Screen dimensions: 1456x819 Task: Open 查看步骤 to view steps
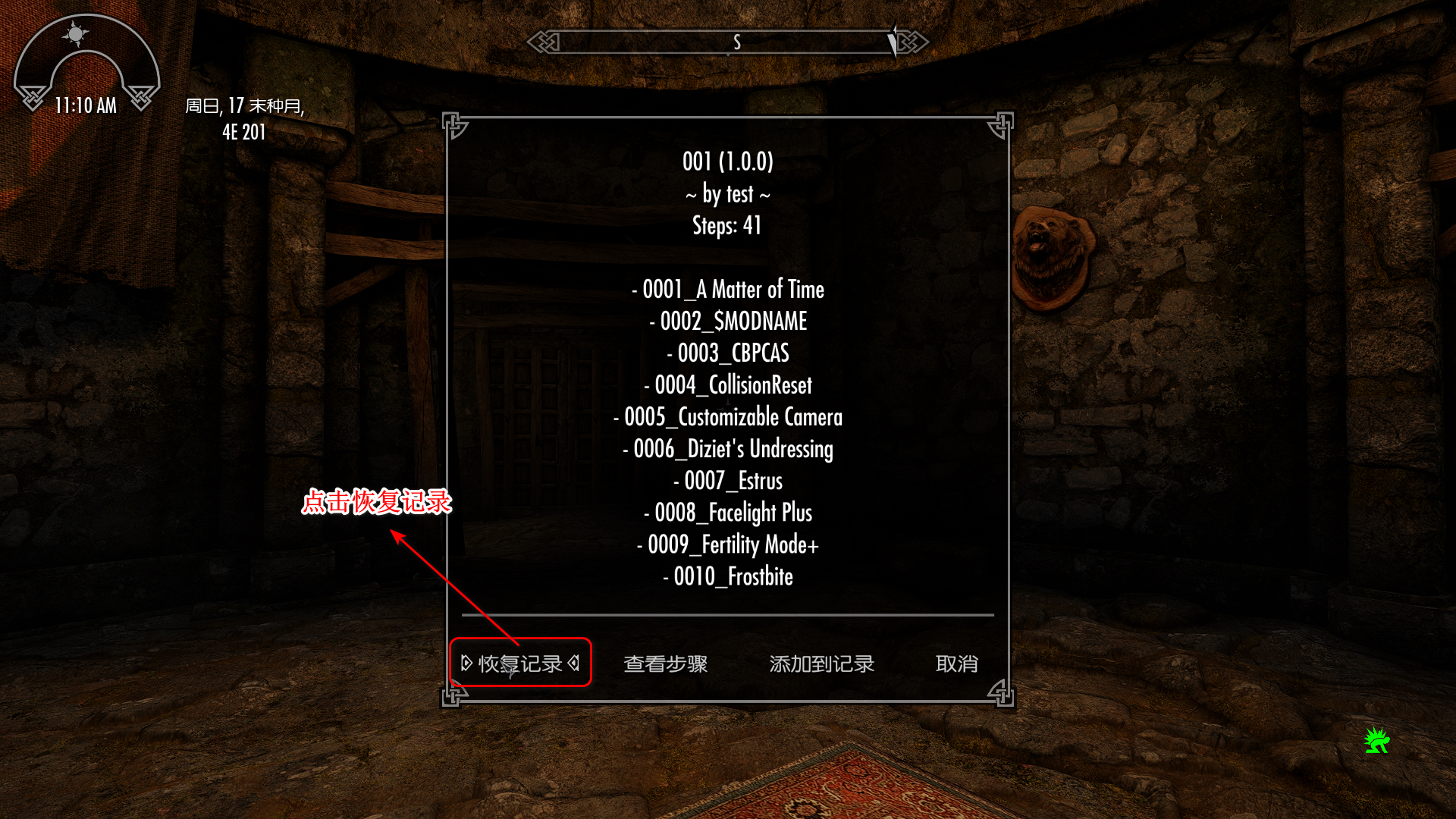[x=667, y=664]
